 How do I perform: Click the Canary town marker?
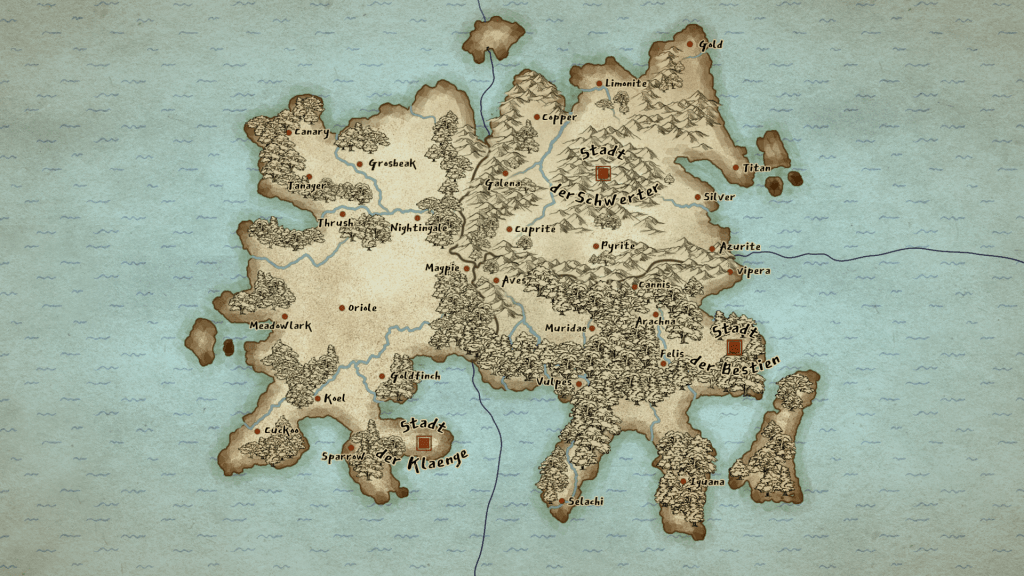pyautogui.click(x=290, y=132)
